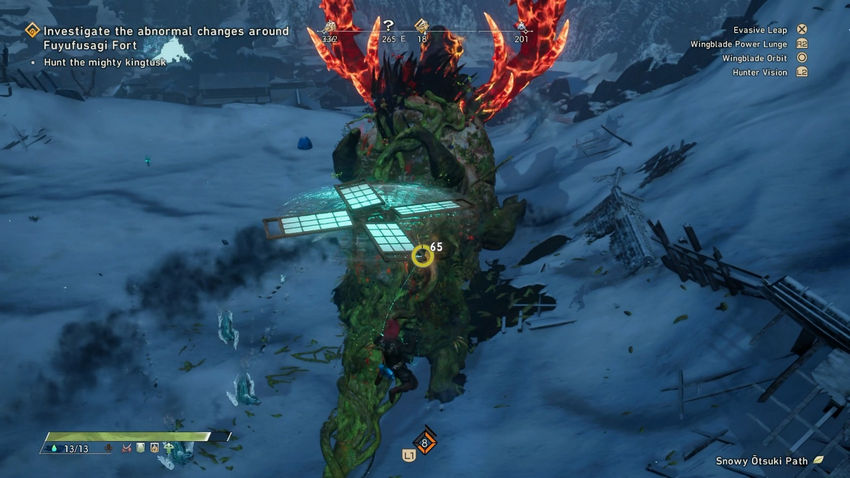850x478 pixels.
Task: Select the red crossed status icon
Action: click(x=125, y=447)
